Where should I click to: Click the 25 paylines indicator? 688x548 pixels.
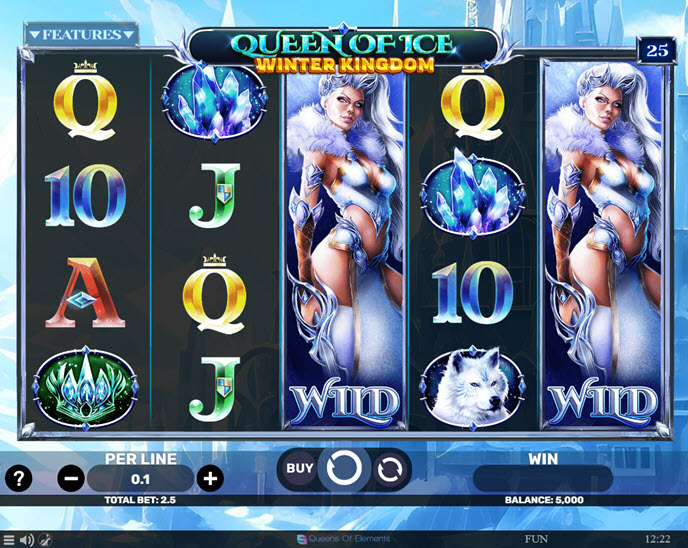pyautogui.click(x=656, y=50)
